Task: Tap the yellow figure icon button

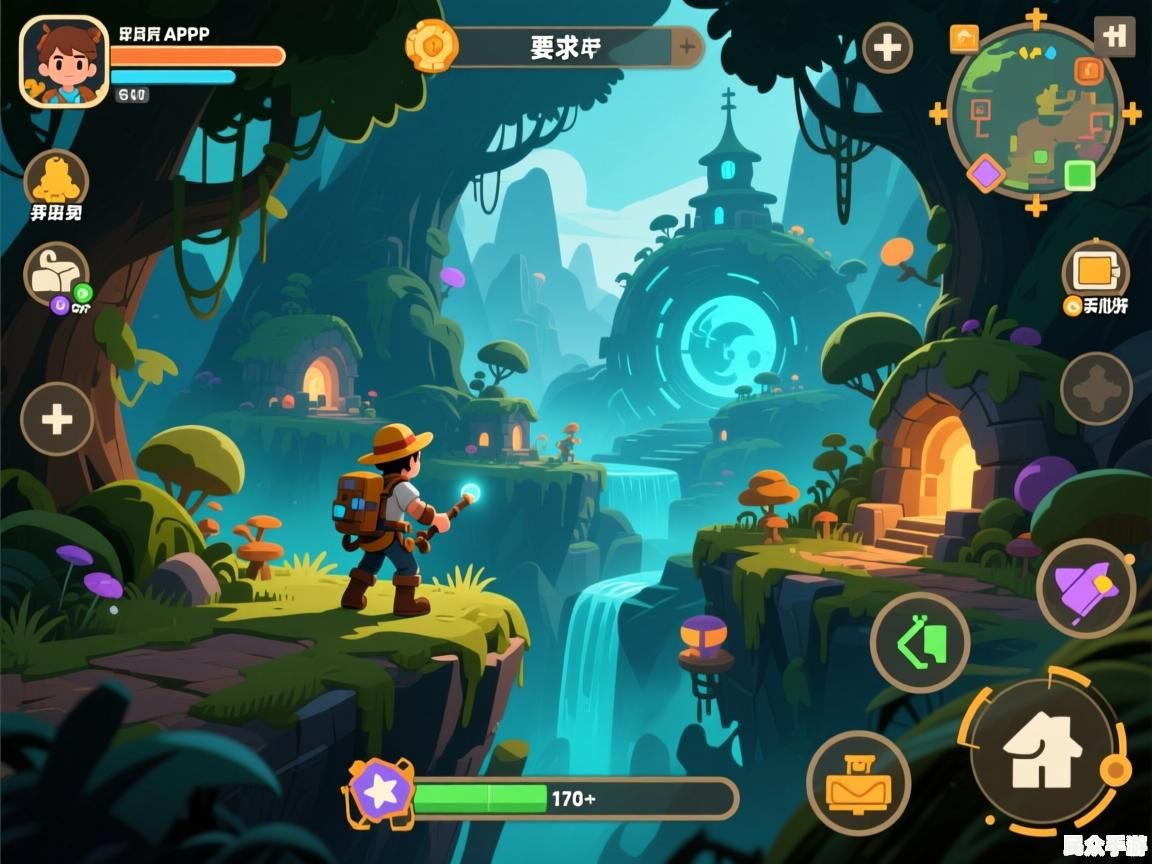Action: [56, 180]
